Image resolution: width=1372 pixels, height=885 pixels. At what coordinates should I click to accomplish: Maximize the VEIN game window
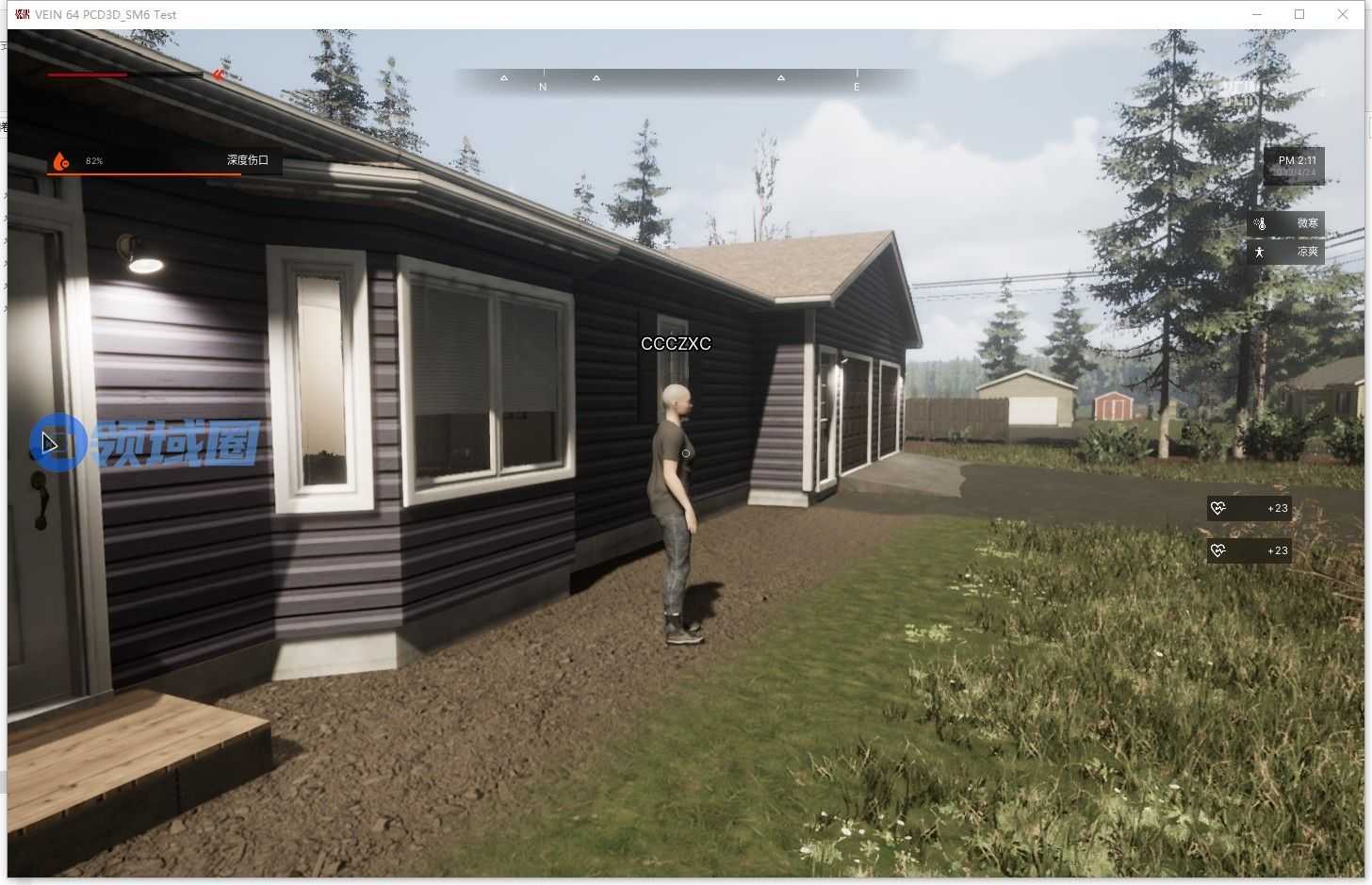tap(1299, 14)
